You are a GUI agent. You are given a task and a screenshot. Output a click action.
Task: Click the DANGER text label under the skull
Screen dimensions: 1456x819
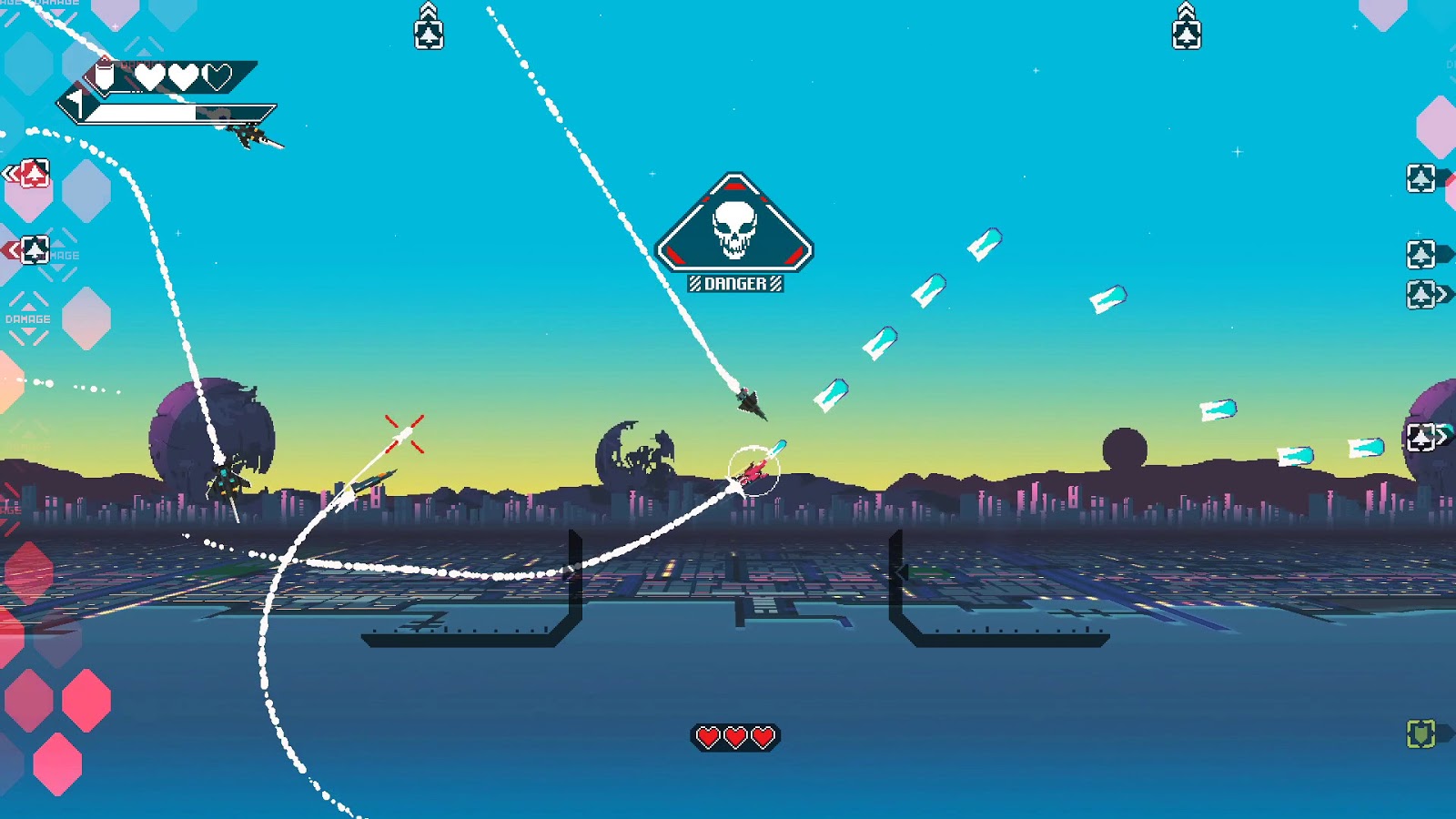[x=734, y=282]
